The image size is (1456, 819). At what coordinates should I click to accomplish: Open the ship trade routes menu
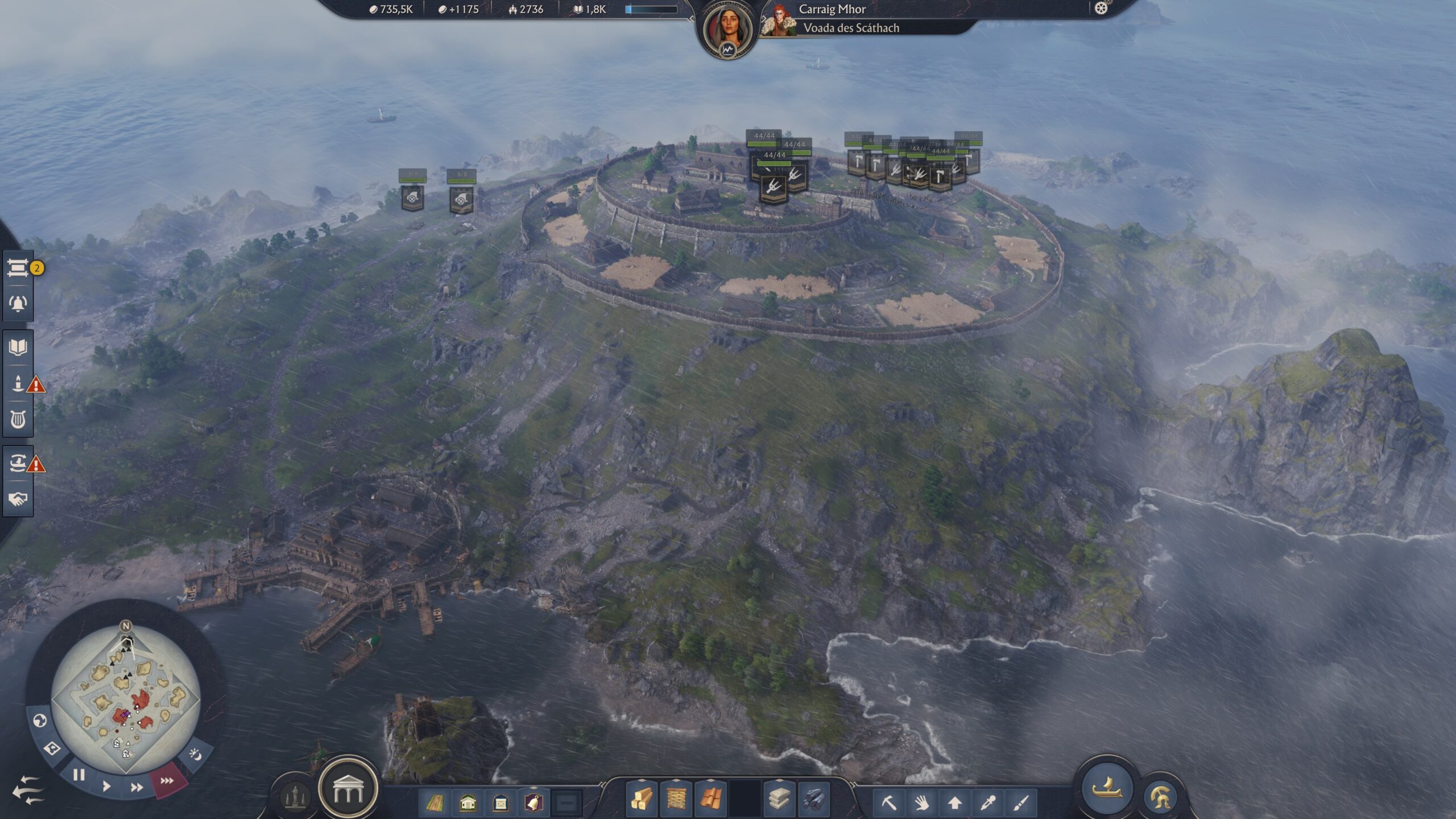click(x=18, y=463)
